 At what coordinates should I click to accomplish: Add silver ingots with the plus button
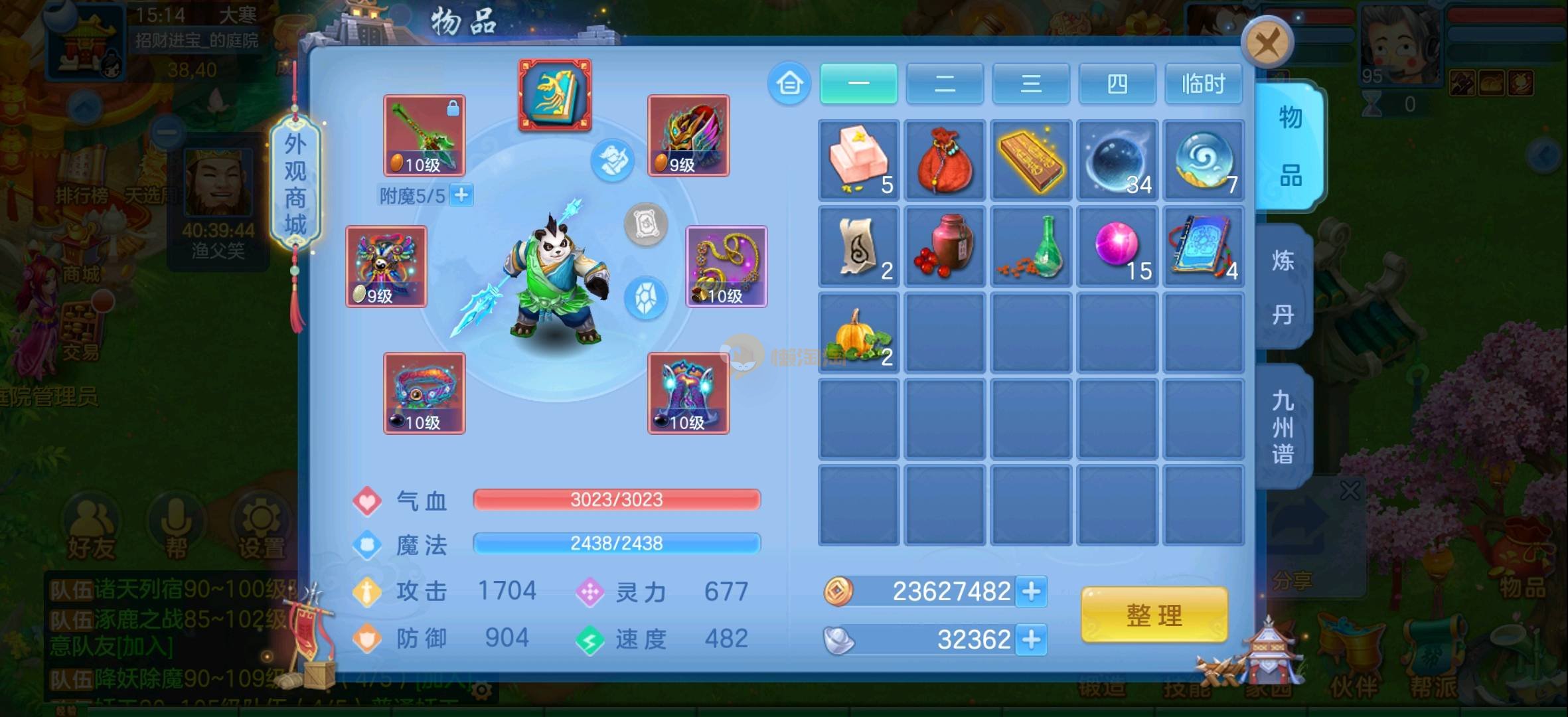click(x=1031, y=640)
